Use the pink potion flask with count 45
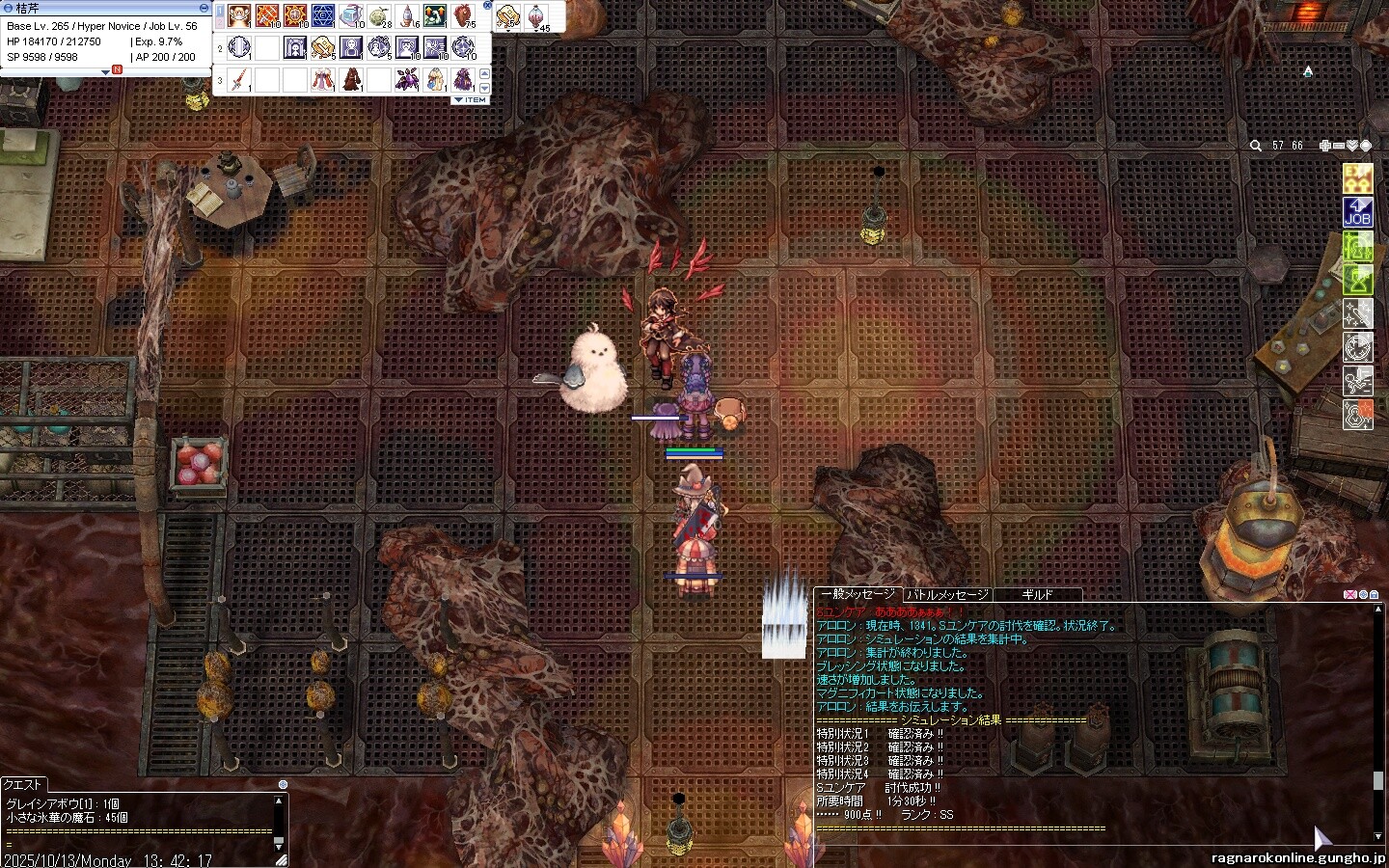This screenshot has width=1389, height=868. (x=535, y=16)
